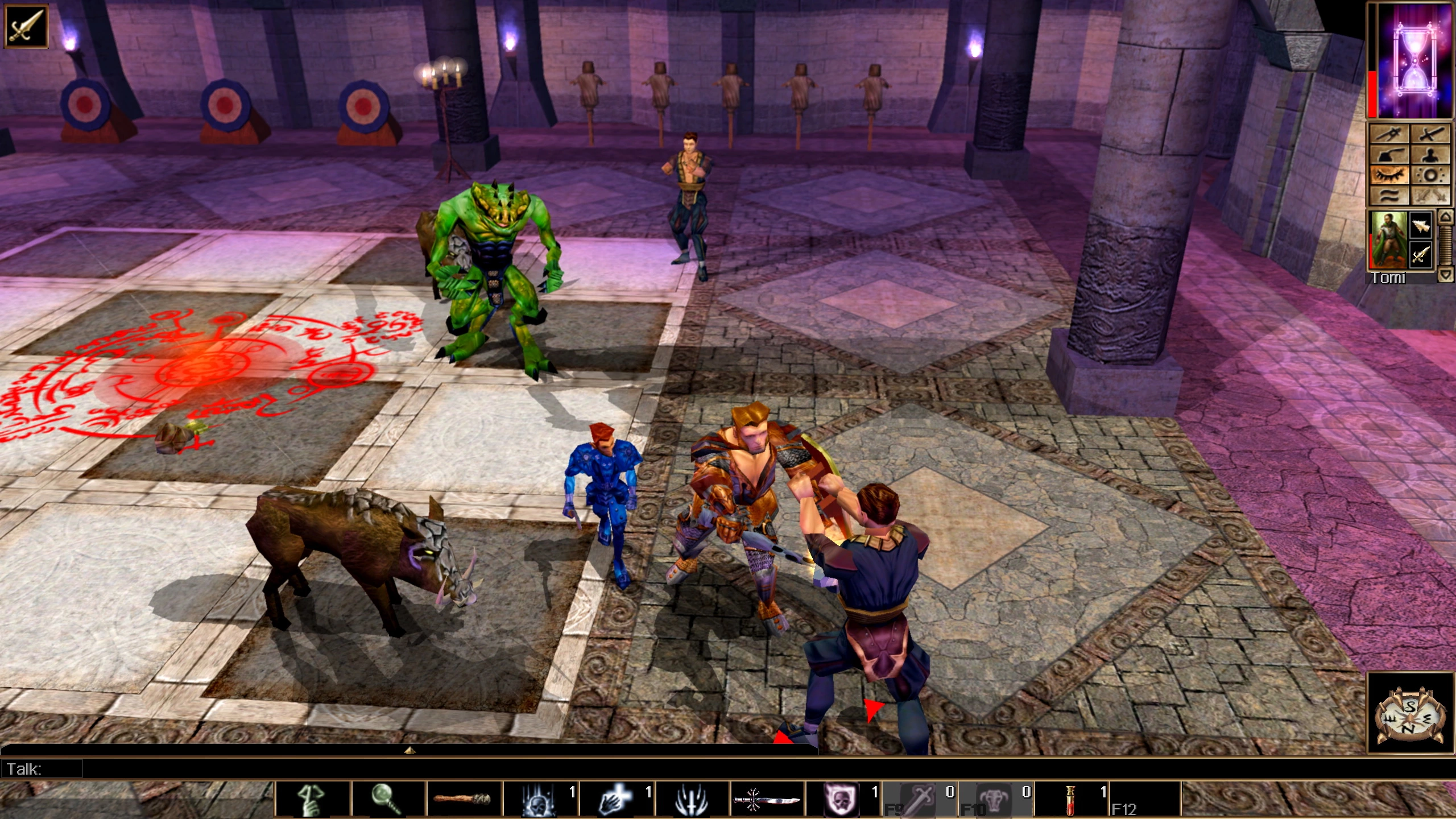Open the character sheet silhouette button
This screenshot has width=1456, height=819.
tap(1430, 154)
